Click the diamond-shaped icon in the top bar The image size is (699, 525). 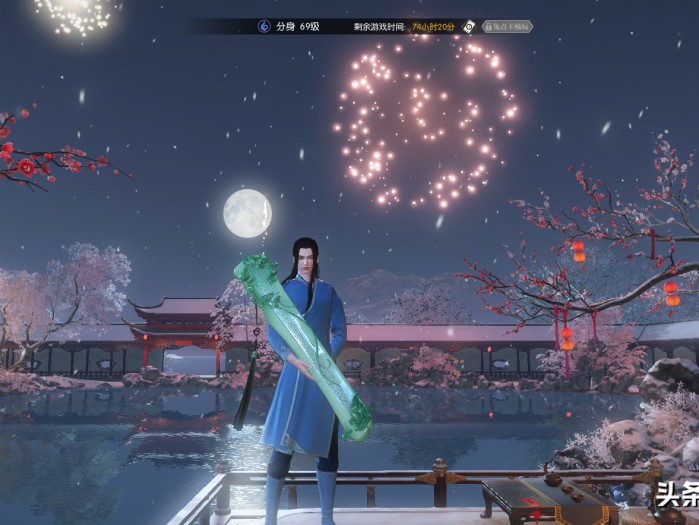[x=471, y=27]
